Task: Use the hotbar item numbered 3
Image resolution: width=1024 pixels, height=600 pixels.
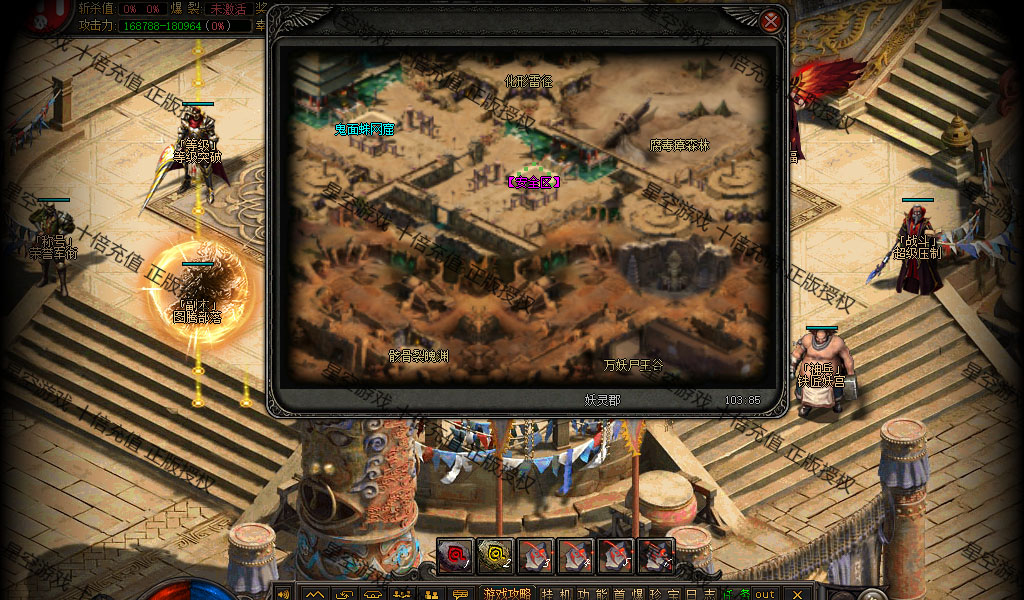Action: point(536,555)
